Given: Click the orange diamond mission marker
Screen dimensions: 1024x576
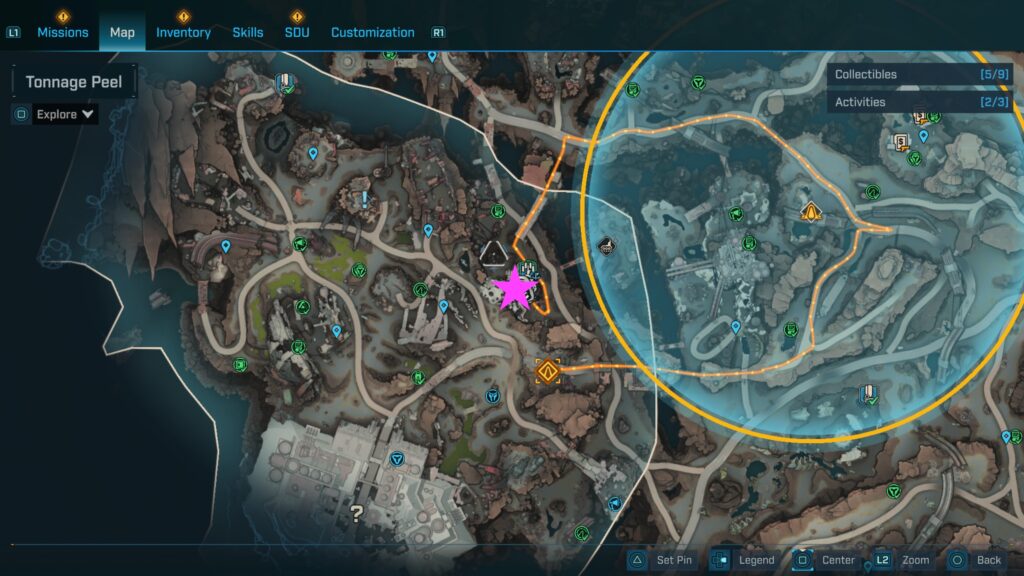Looking at the screenshot, I should tap(546, 372).
